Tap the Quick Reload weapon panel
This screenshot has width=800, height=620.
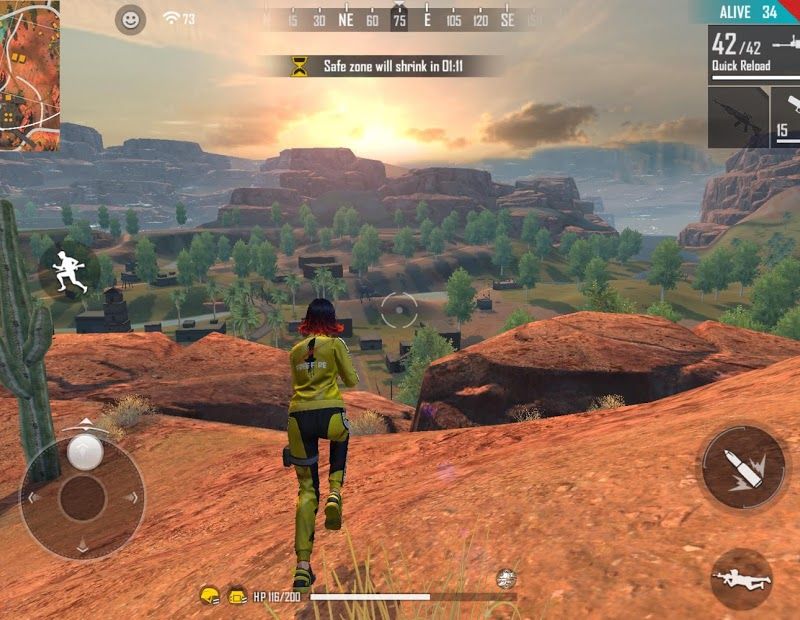pyautogui.click(x=754, y=53)
